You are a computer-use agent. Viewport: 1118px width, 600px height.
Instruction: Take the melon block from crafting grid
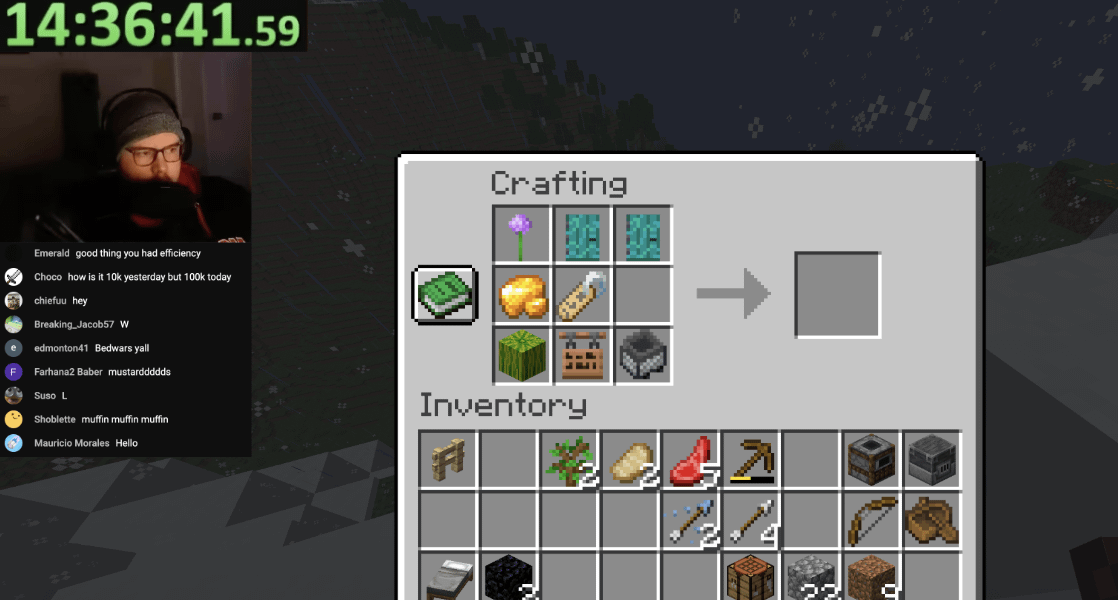tap(522, 355)
